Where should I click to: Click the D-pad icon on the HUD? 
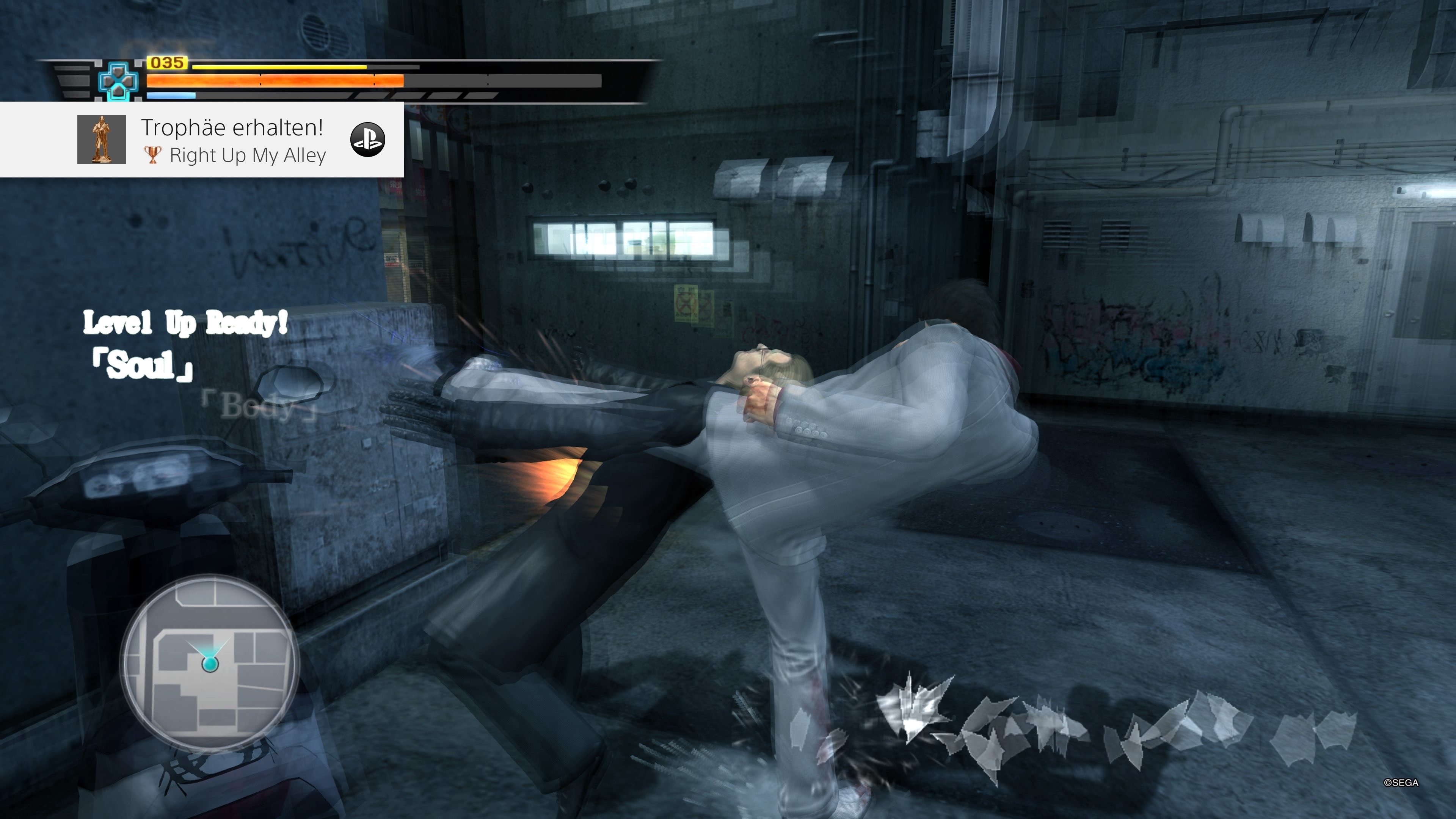117,81
